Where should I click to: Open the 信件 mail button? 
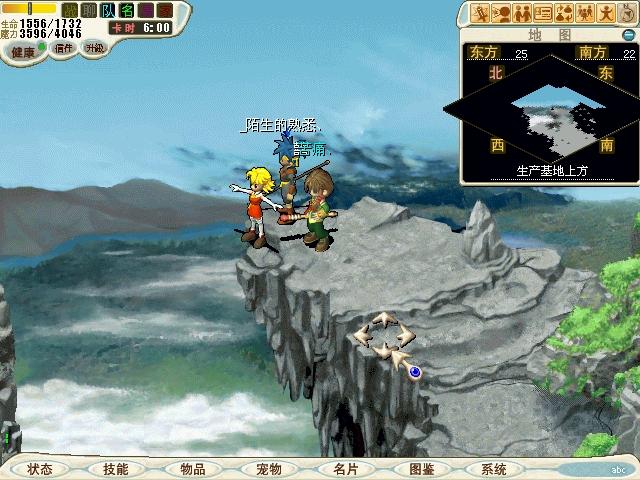pyautogui.click(x=65, y=48)
